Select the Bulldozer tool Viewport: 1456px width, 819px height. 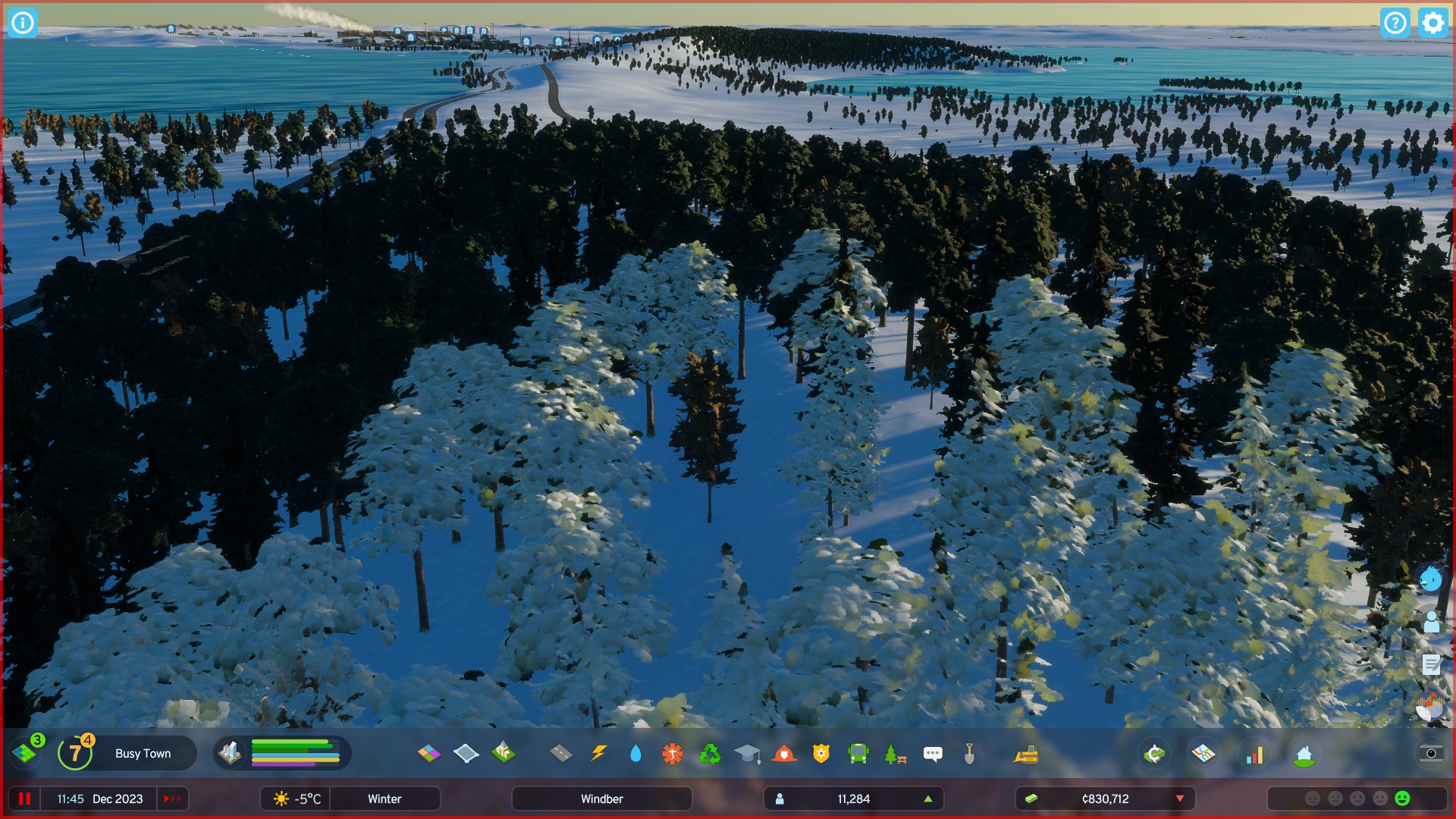coord(1025,753)
